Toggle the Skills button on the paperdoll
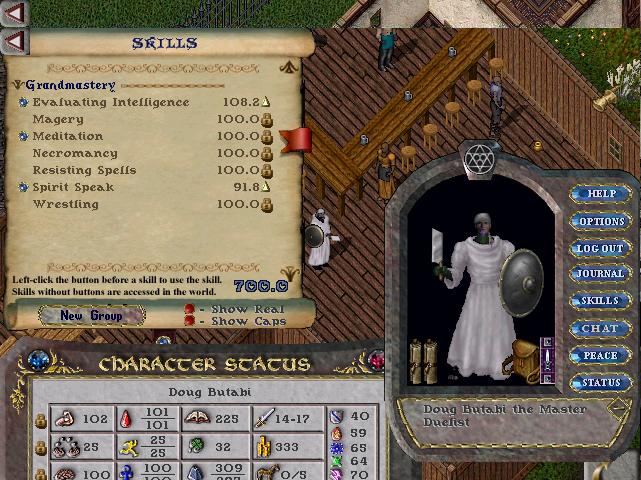The width and height of the screenshot is (641, 480). click(x=601, y=301)
